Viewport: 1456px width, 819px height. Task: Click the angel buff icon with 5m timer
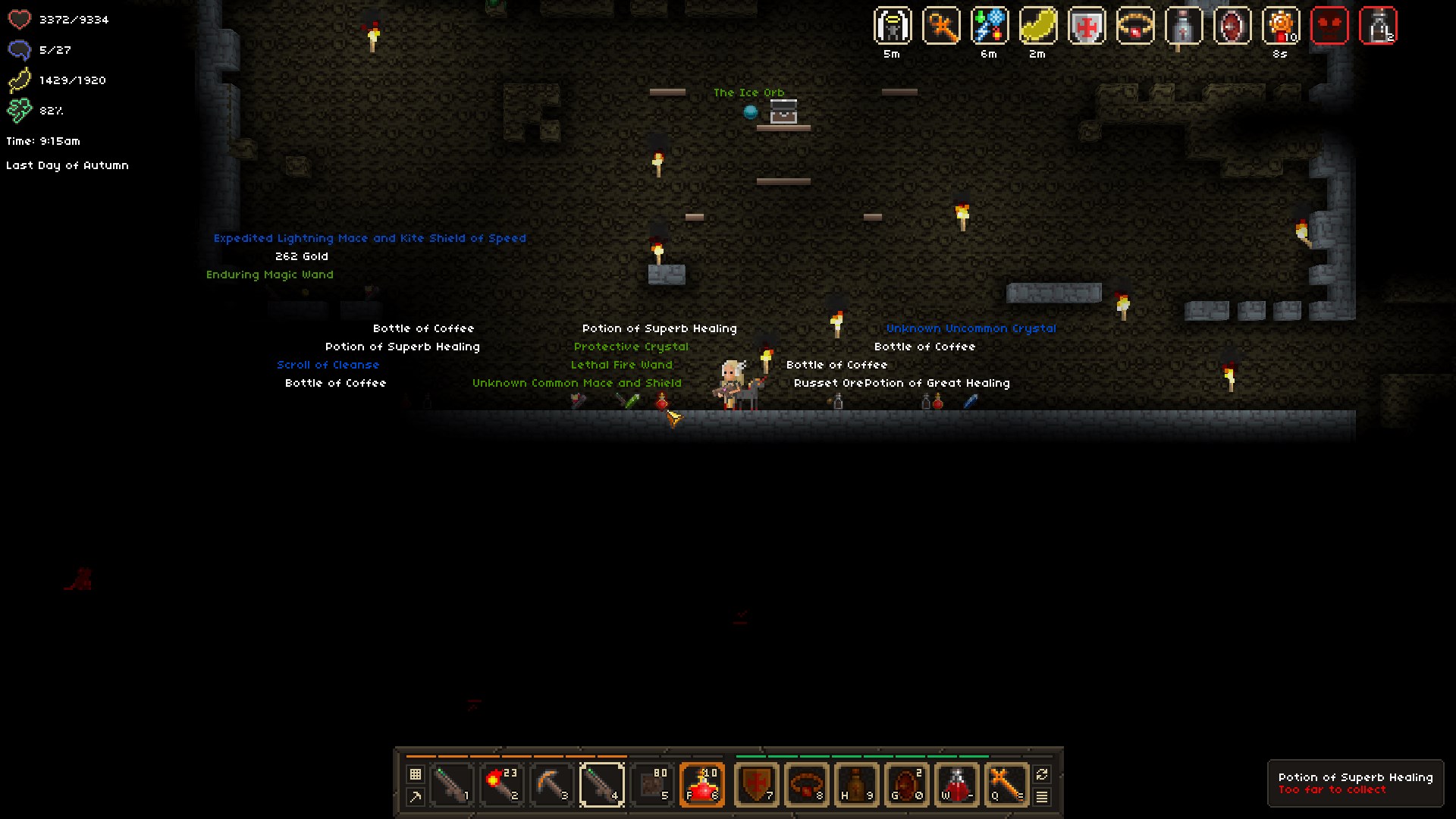point(892,26)
